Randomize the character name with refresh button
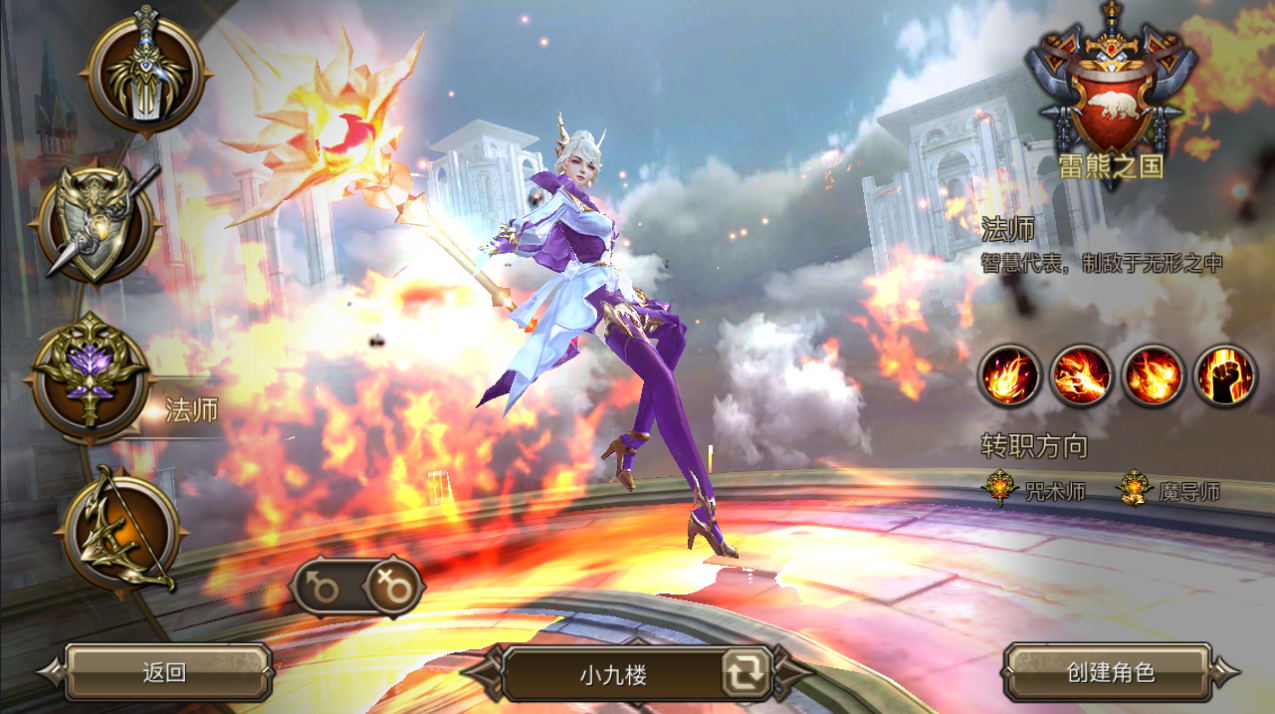Screen dimensions: 1275x714 [746, 674]
